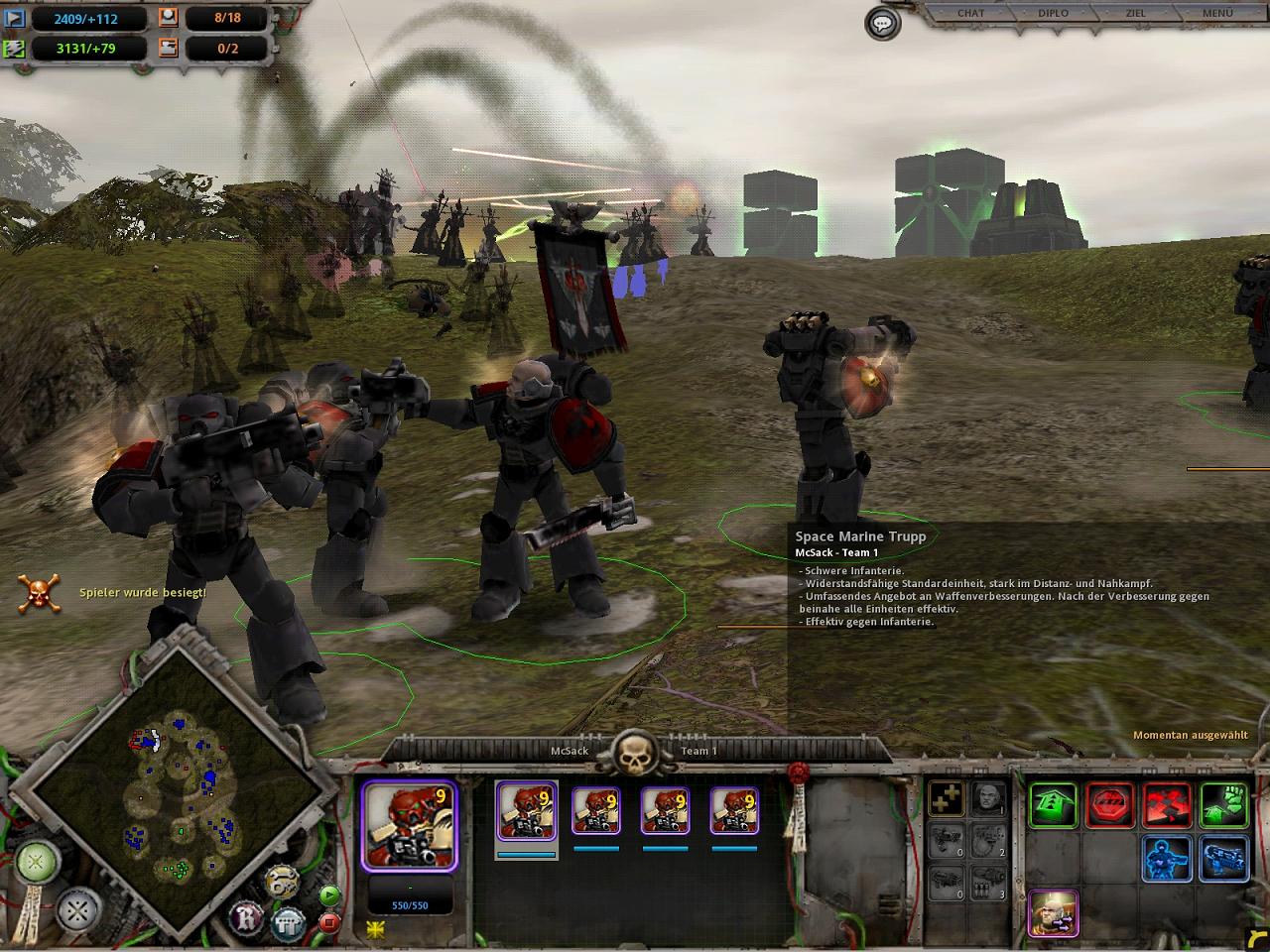
Task: Show the ZIEL objectives screen
Action: pos(1136,13)
